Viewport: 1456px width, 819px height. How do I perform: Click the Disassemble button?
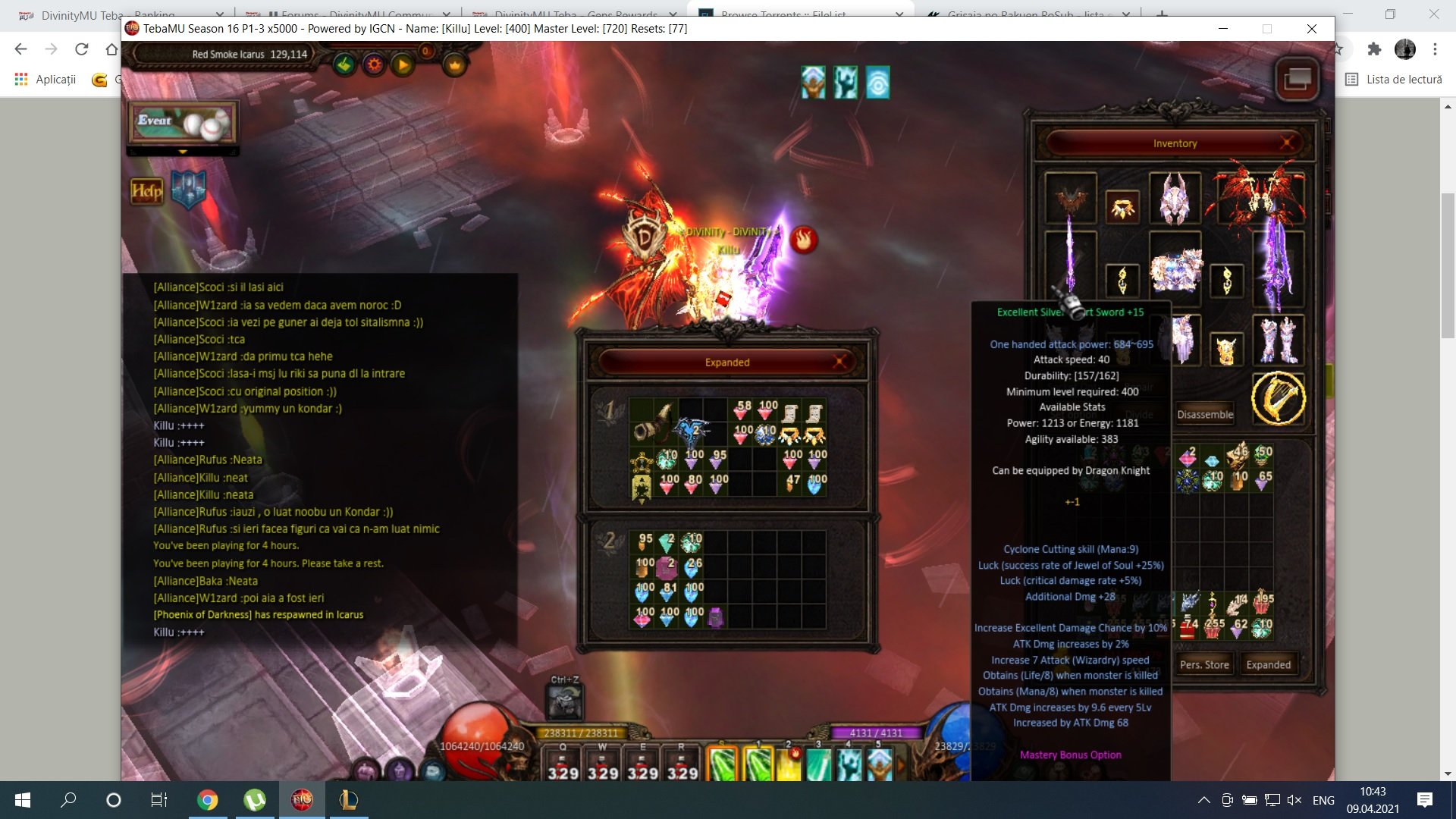(1205, 414)
